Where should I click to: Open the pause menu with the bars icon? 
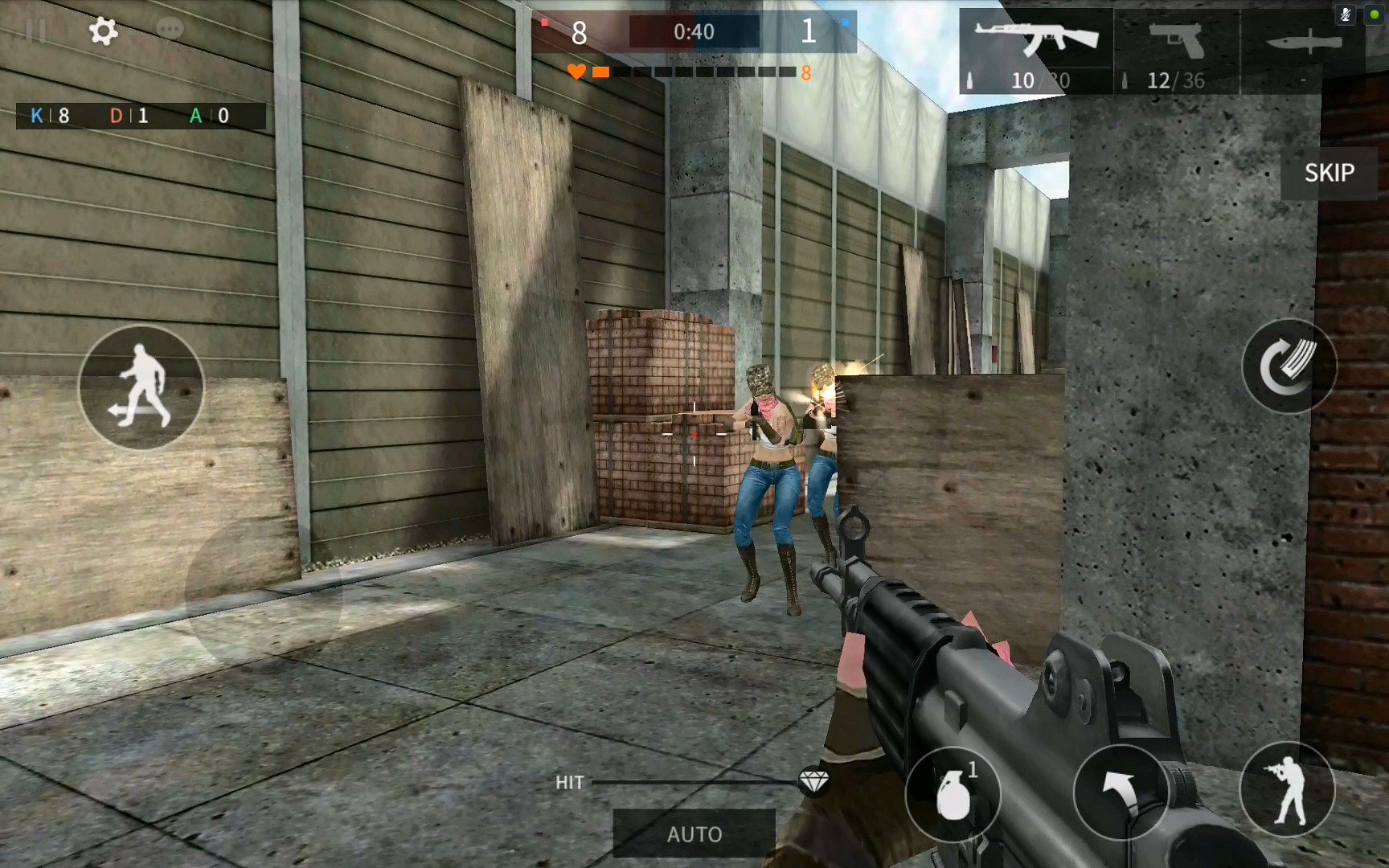[36, 29]
